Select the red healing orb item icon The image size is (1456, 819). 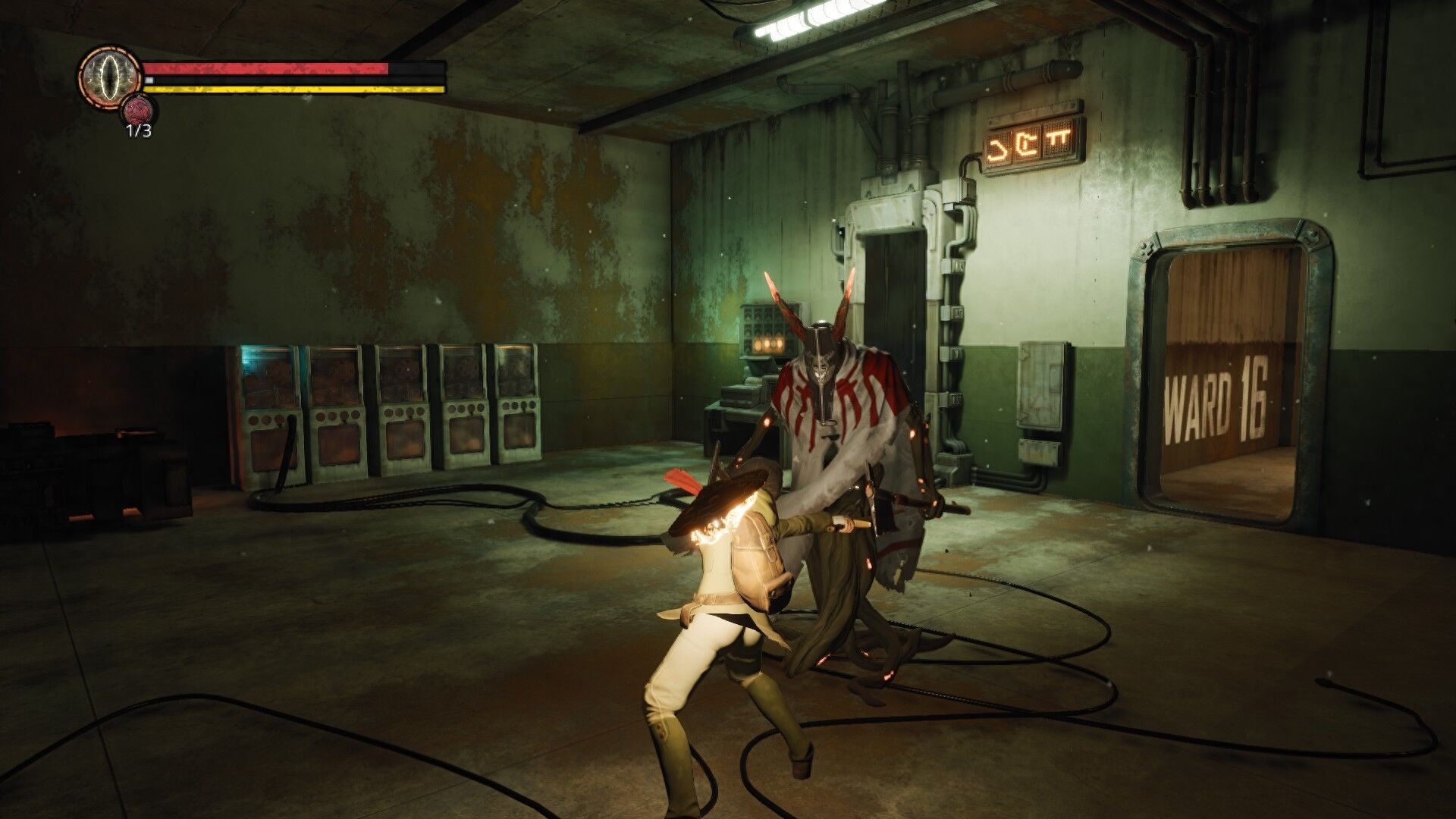[x=138, y=110]
